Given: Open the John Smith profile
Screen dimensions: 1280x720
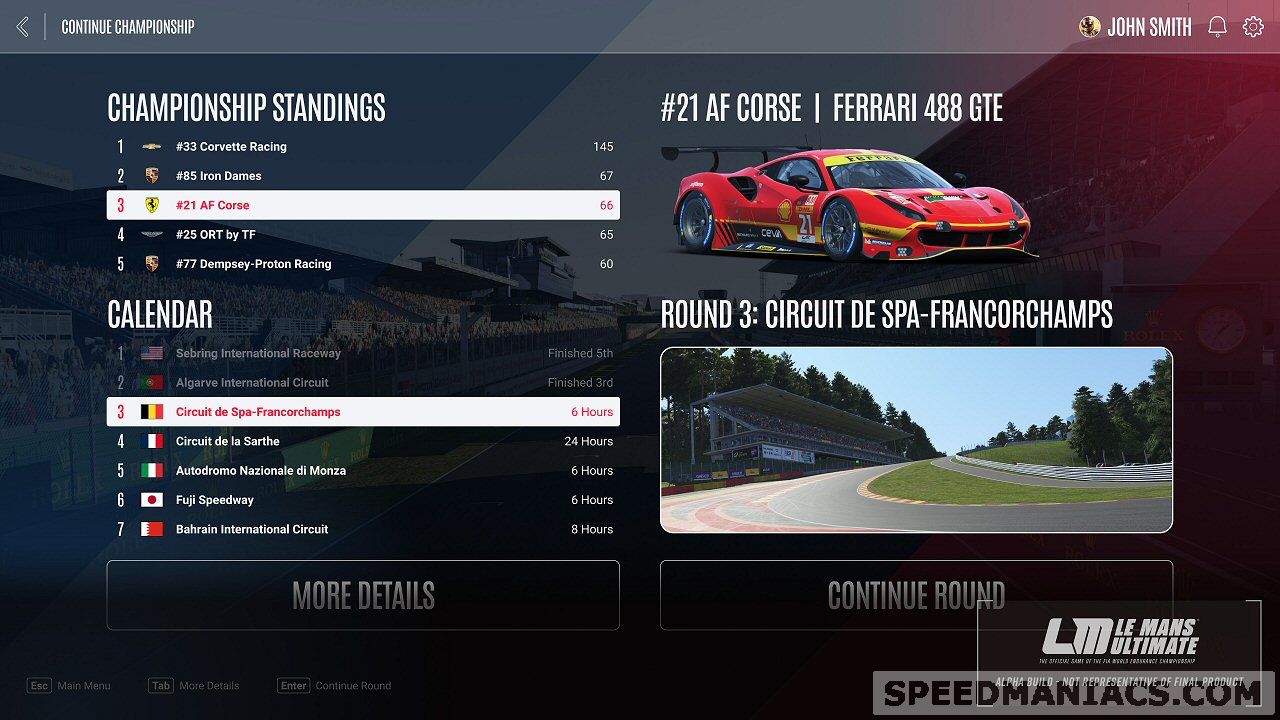Looking at the screenshot, I should [x=1136, y=27].
